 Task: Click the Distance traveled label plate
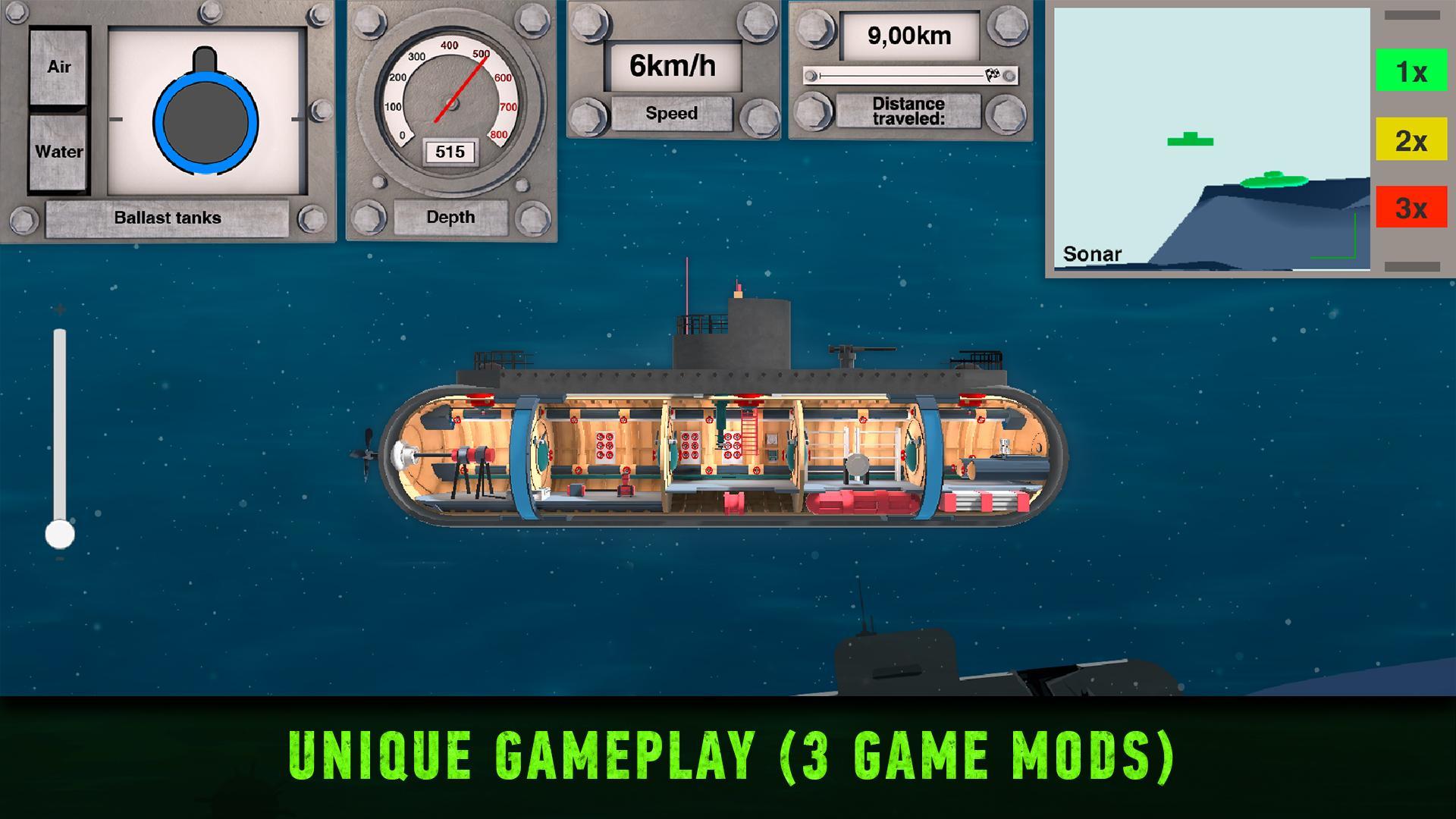coord(909,111)
